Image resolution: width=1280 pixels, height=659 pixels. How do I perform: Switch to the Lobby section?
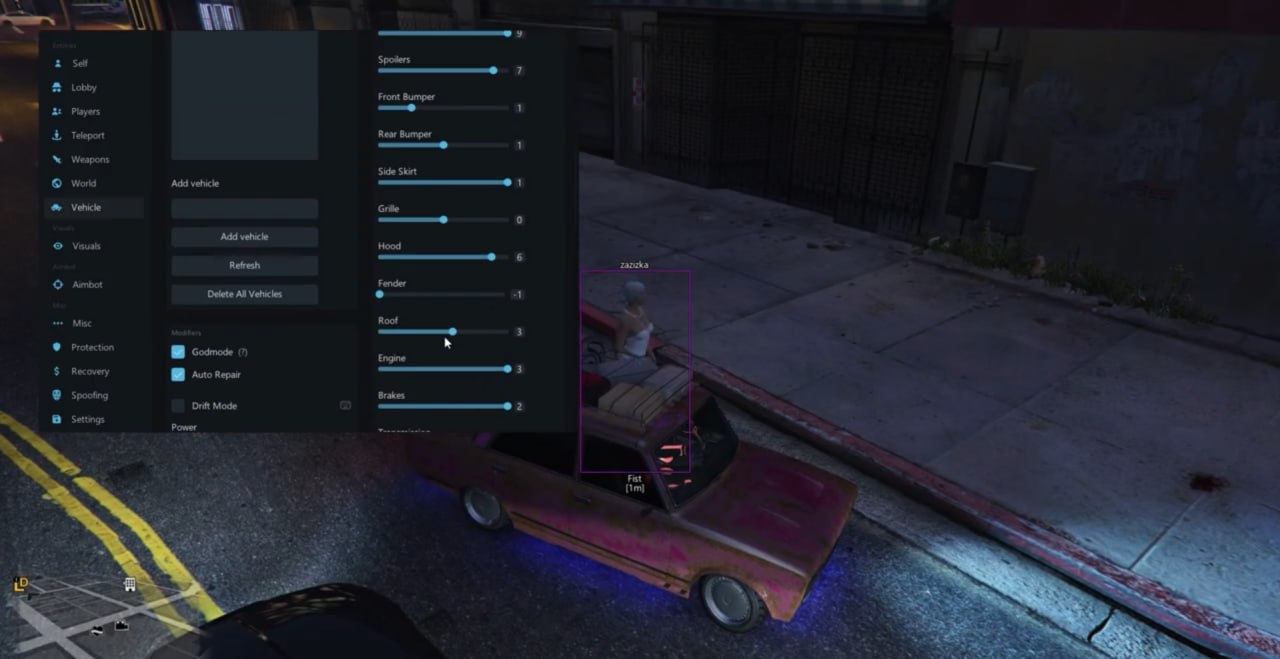coord(83,87)
